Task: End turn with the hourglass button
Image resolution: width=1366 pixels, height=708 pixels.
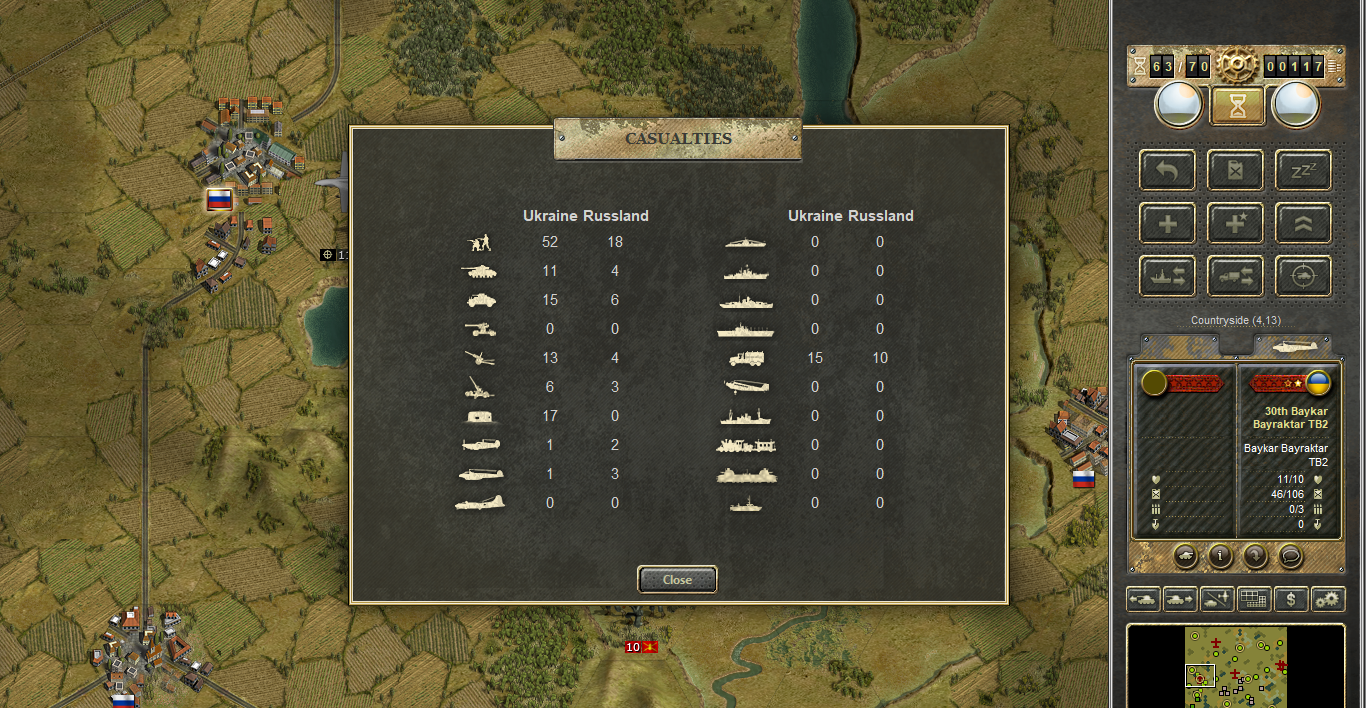Action: (1237, 106)
